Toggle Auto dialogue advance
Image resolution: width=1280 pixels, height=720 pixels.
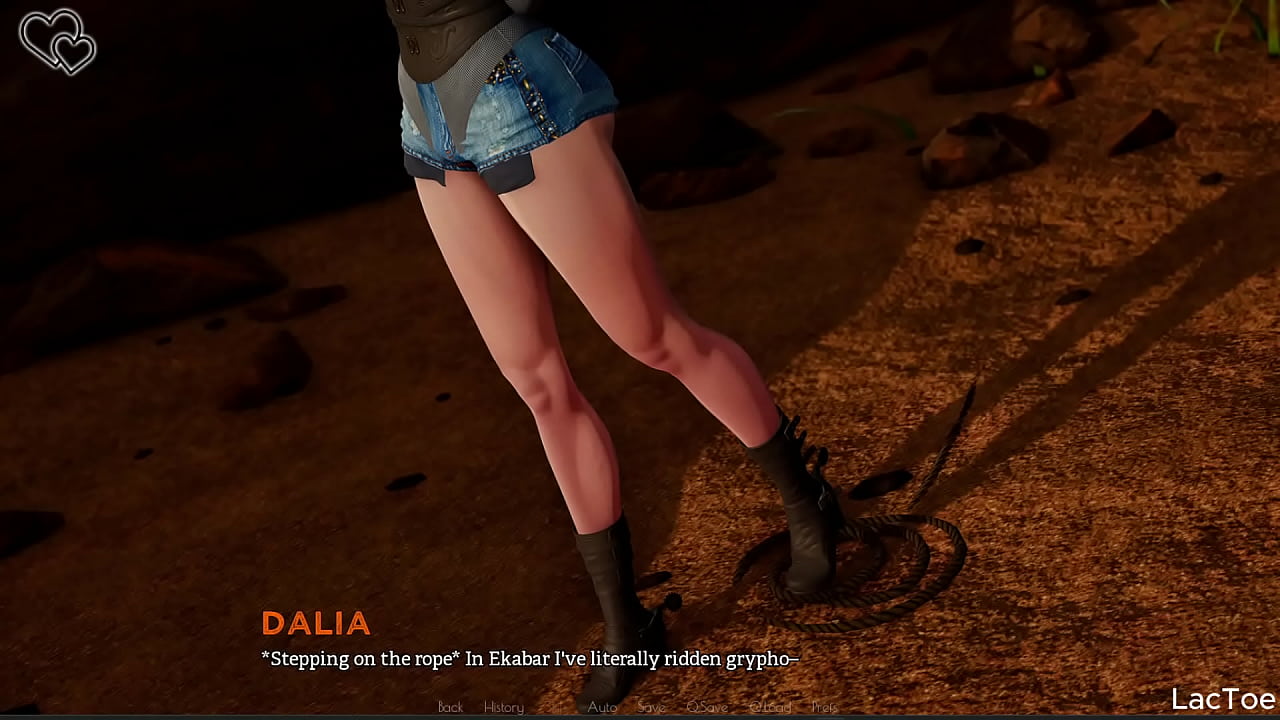(602, 707)
